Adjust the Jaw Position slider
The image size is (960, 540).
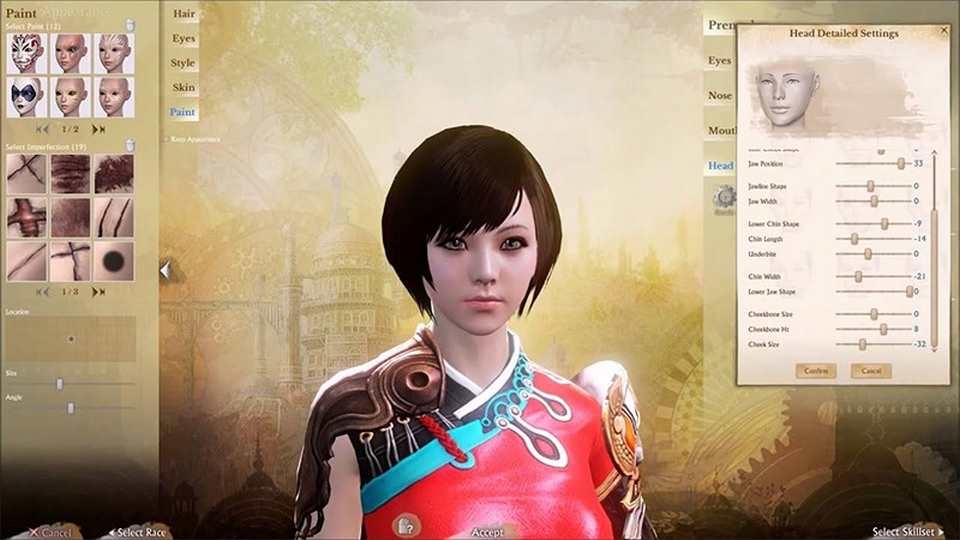pos(901,163)
